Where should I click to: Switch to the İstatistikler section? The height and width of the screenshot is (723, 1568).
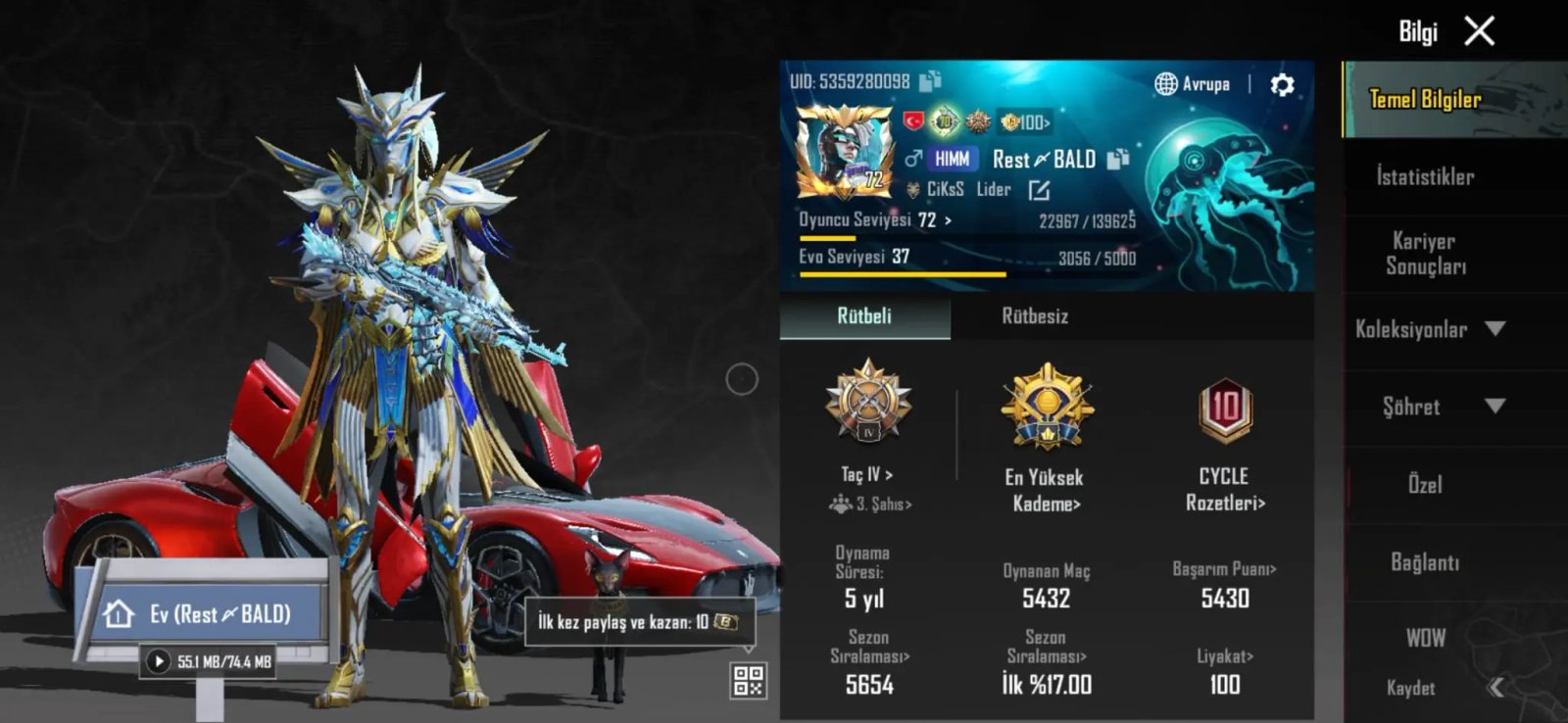1425,176
